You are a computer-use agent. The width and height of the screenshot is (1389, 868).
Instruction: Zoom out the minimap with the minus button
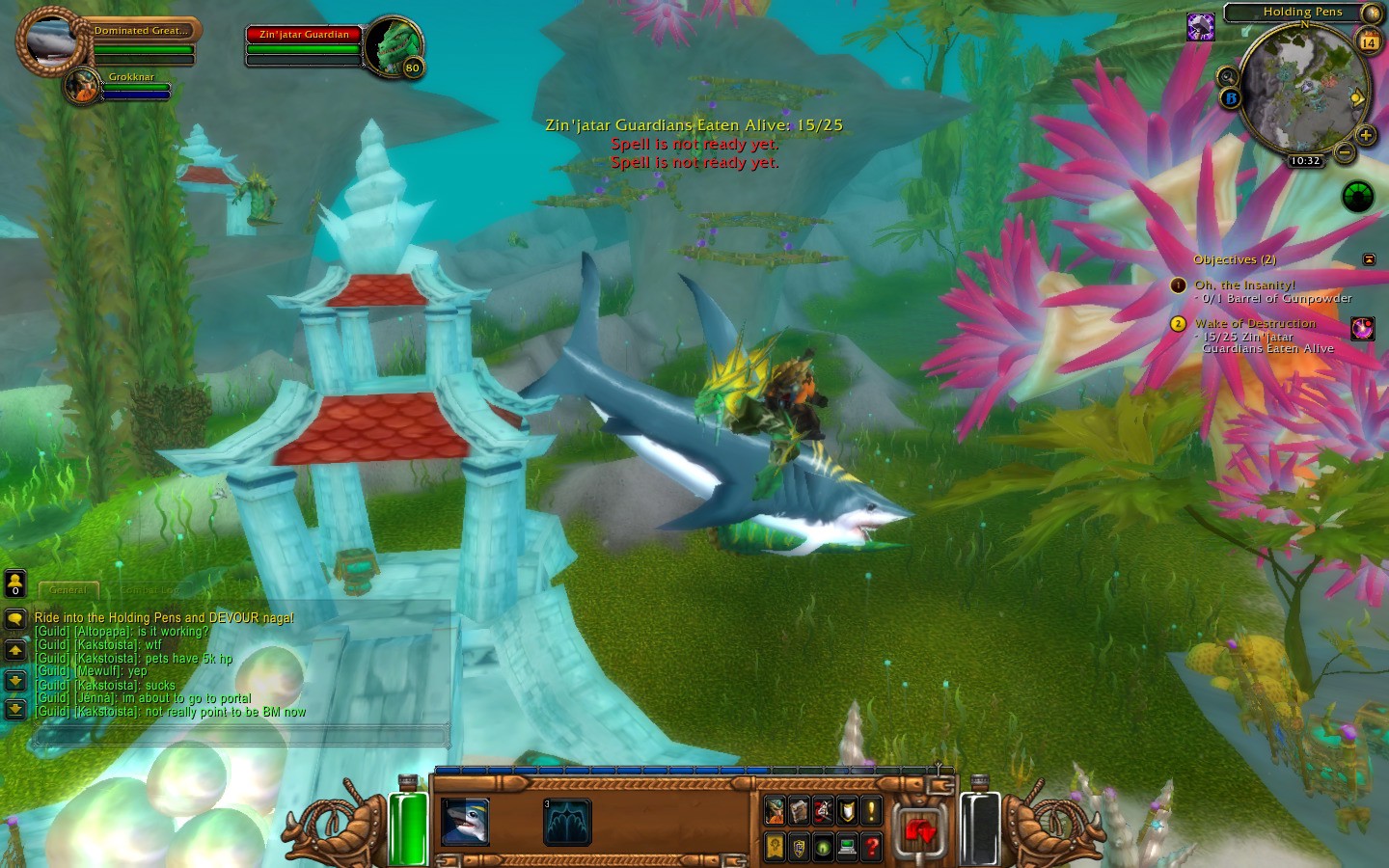pyautogui.click(x=1345, y=152)
